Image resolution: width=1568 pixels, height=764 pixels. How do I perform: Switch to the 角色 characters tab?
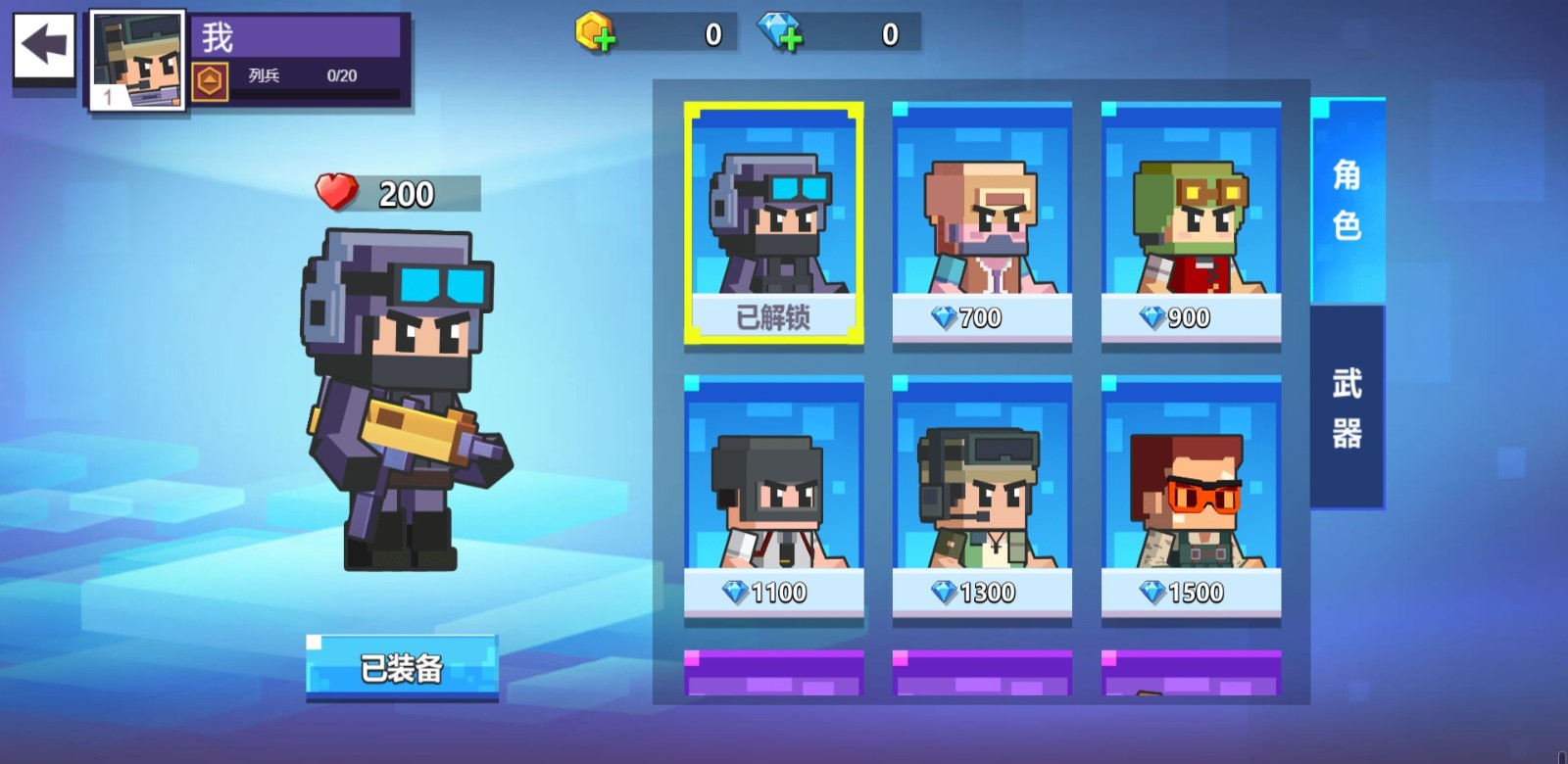[x=1347, y=201]
